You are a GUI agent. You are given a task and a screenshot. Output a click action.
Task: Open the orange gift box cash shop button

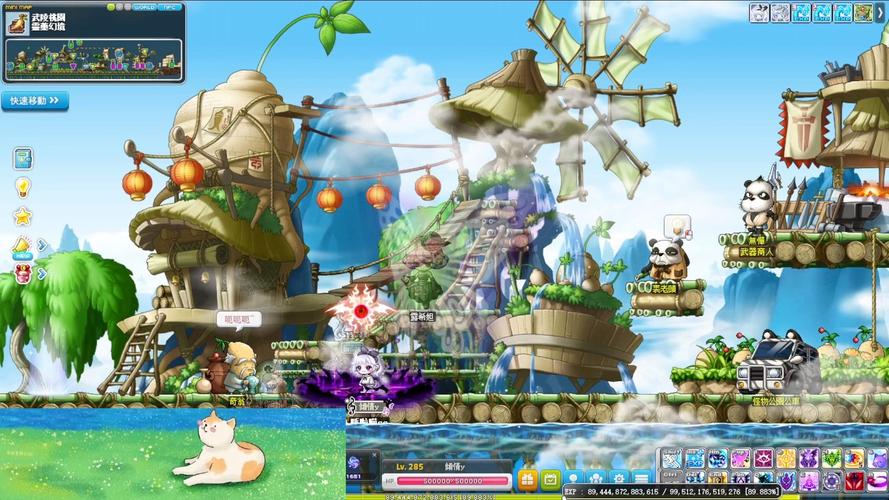[527, 479]
